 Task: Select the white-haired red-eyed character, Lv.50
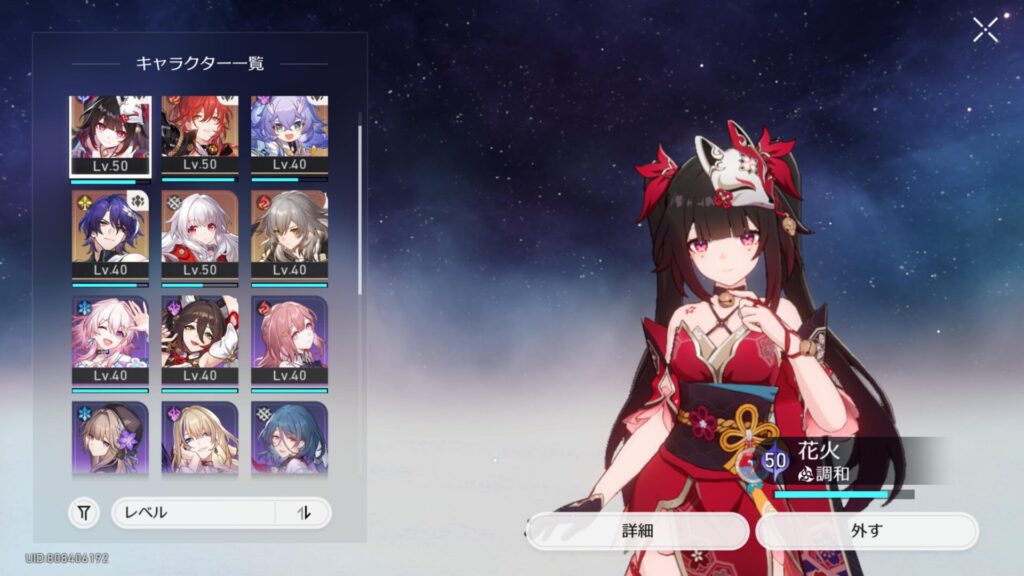pyautogui.click(x=200, y=236)
